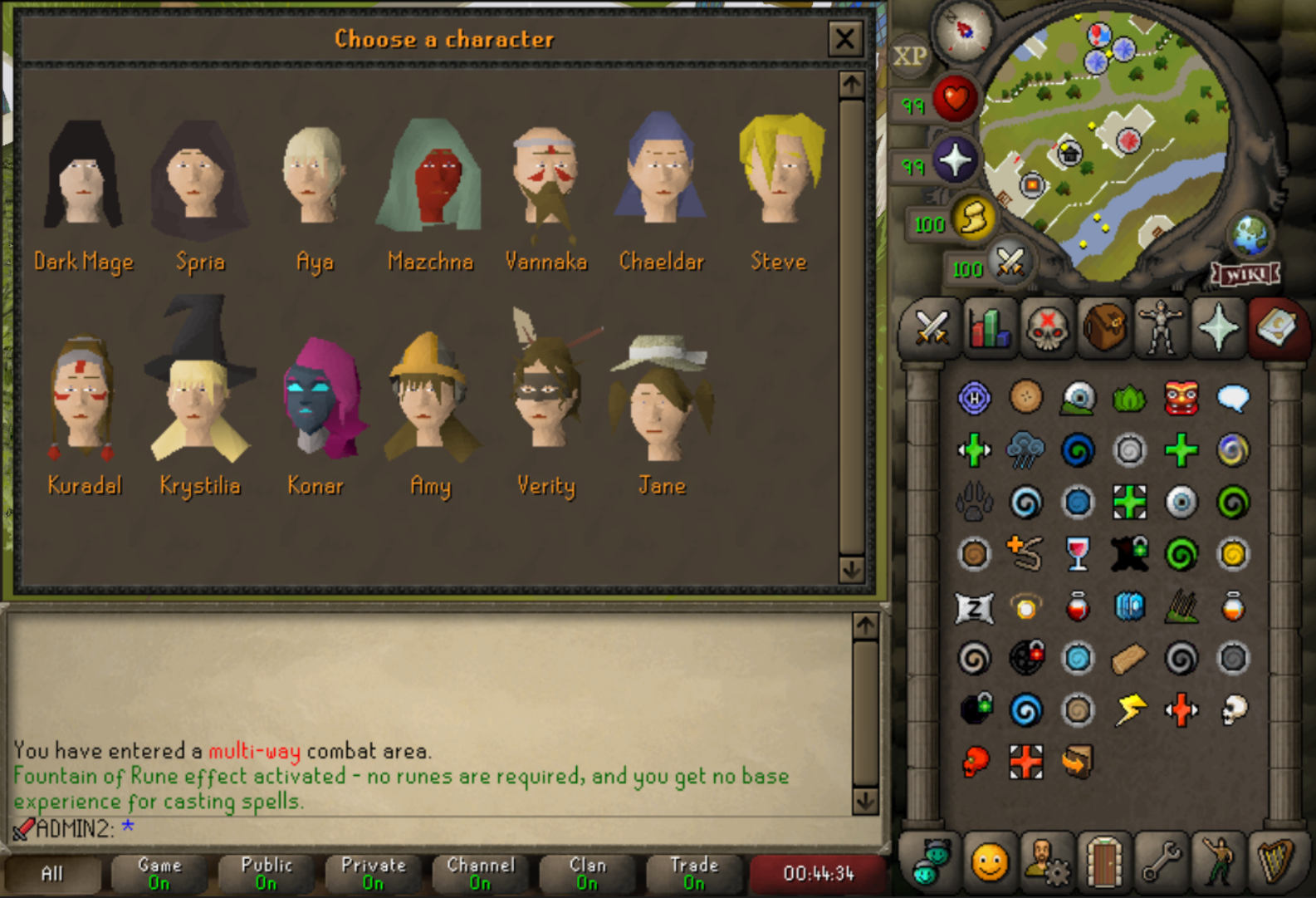This screenshot has height=898, width=1316.
Task: Close the Choose a character window
Action: tap(844, 39)
